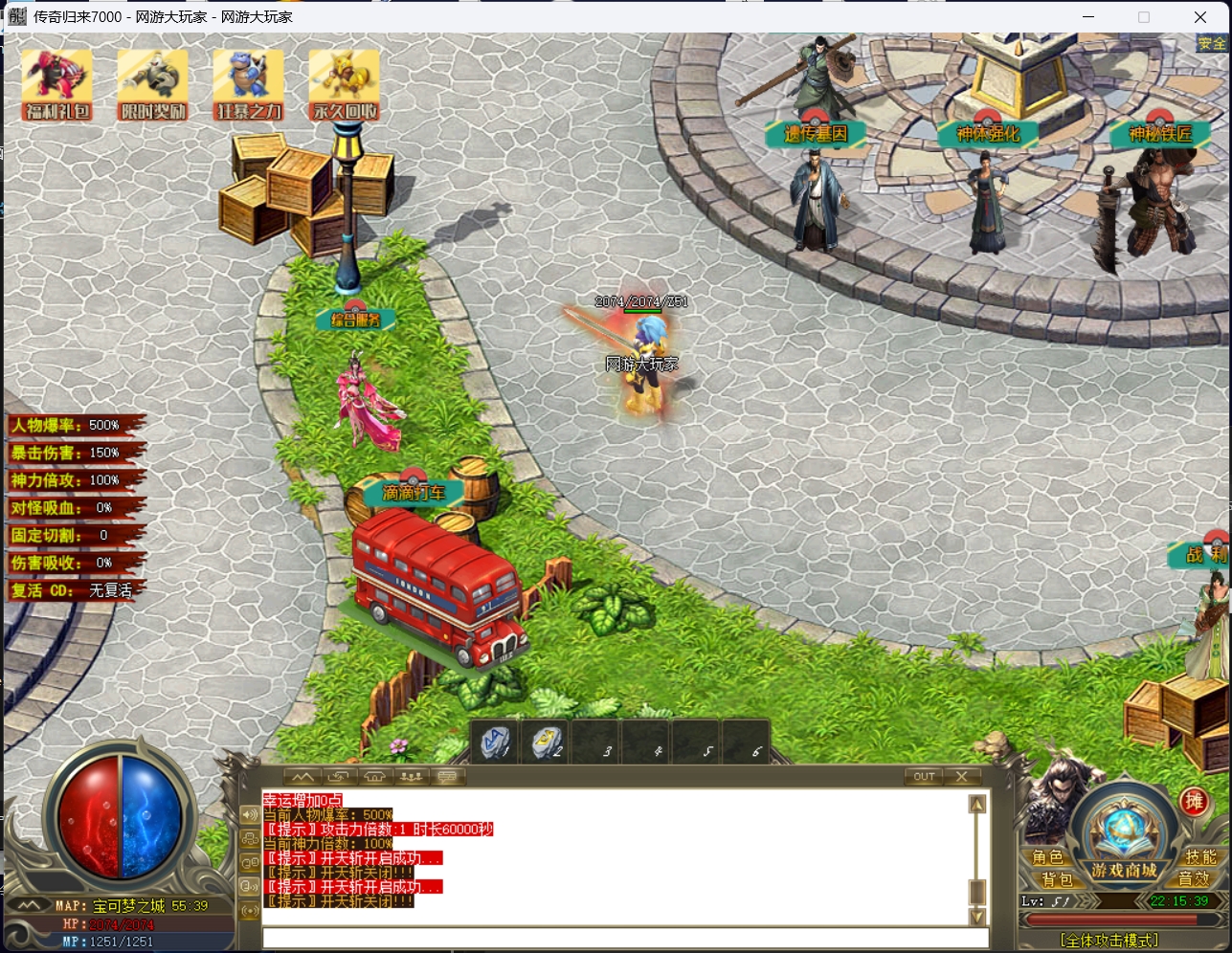Screen dimensions: 1232x953
Task: Use the item in hotbar slot 1
Action: click(x=497, y=742)
